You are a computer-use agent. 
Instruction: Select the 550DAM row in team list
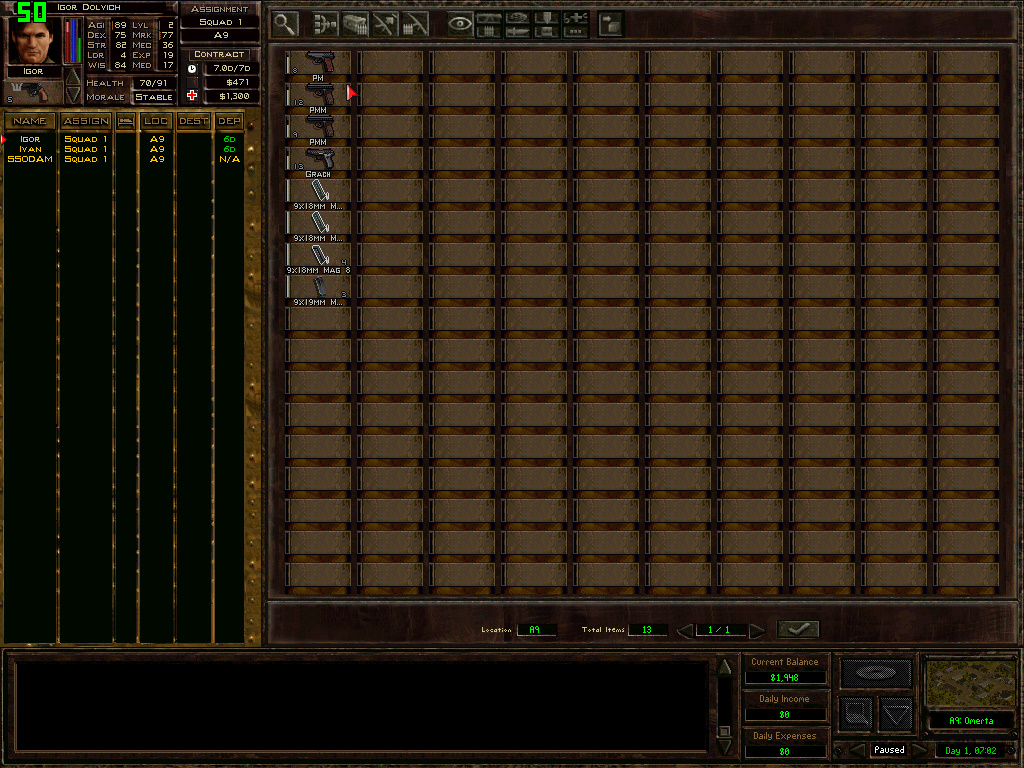pyautogui.click(x=30, y=159)
